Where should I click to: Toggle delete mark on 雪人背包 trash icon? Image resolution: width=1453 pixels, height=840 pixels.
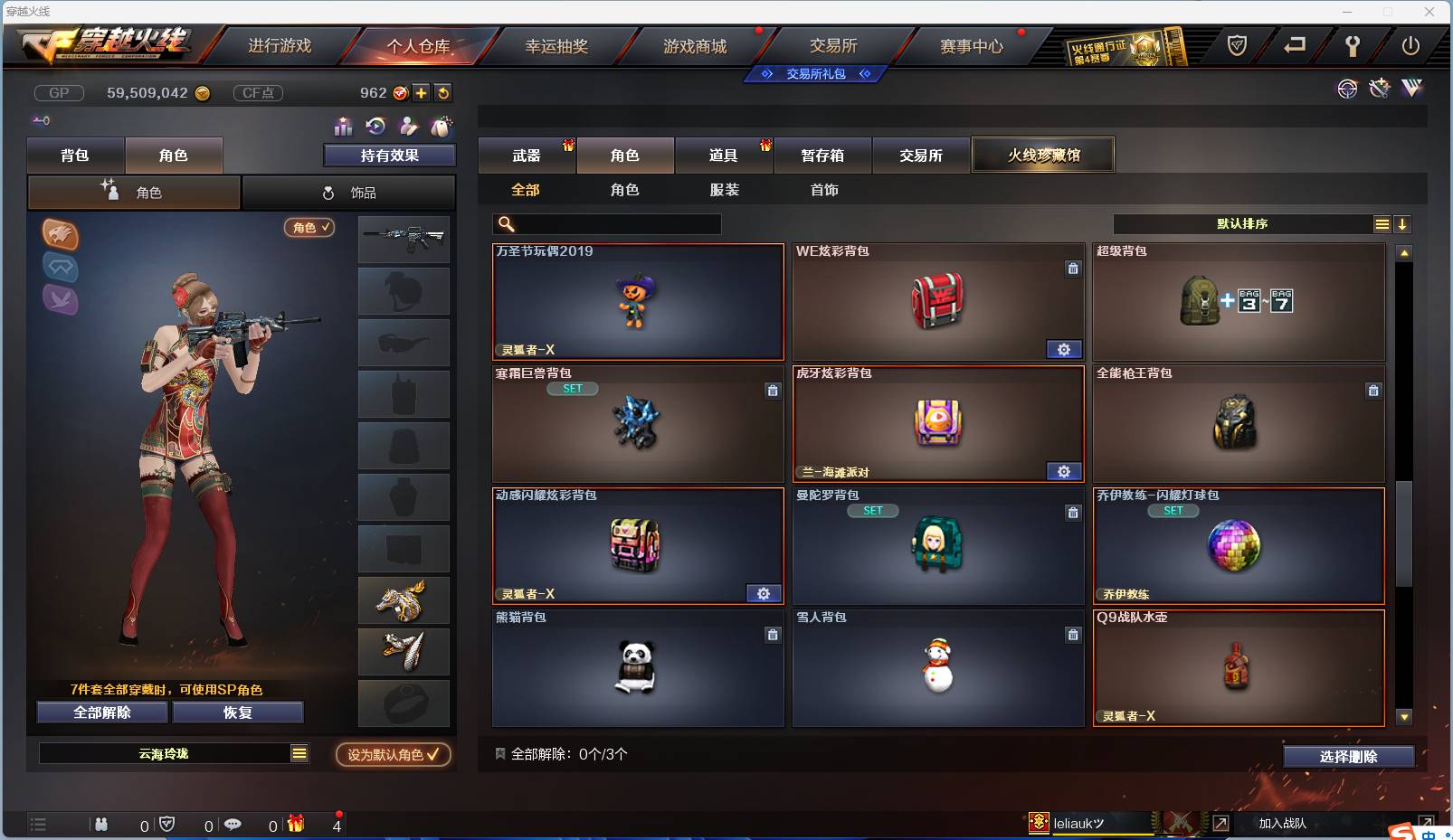(x=1073, y=635)
